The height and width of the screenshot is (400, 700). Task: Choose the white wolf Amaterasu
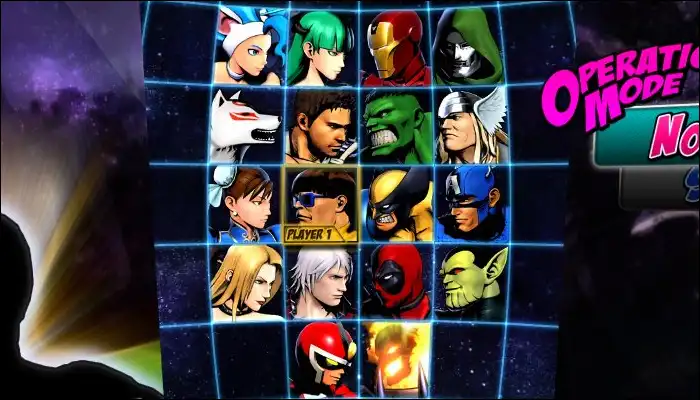[x=246, y=126]
